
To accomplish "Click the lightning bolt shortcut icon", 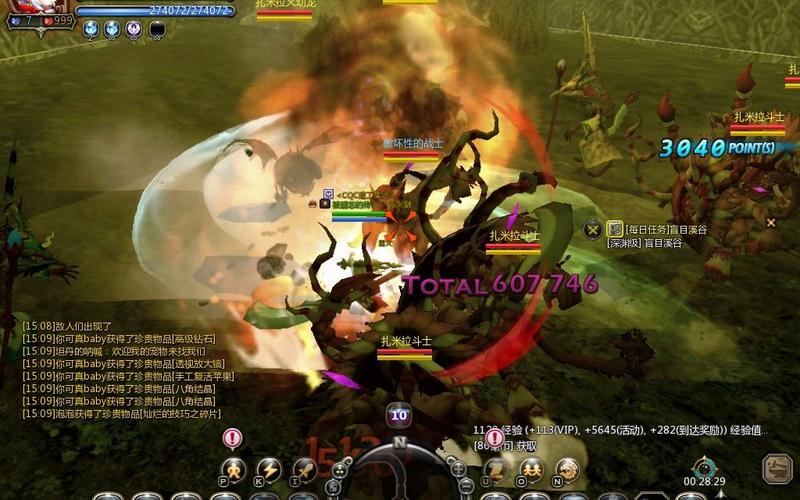I will pyautogui.click(x=268, y=468).
